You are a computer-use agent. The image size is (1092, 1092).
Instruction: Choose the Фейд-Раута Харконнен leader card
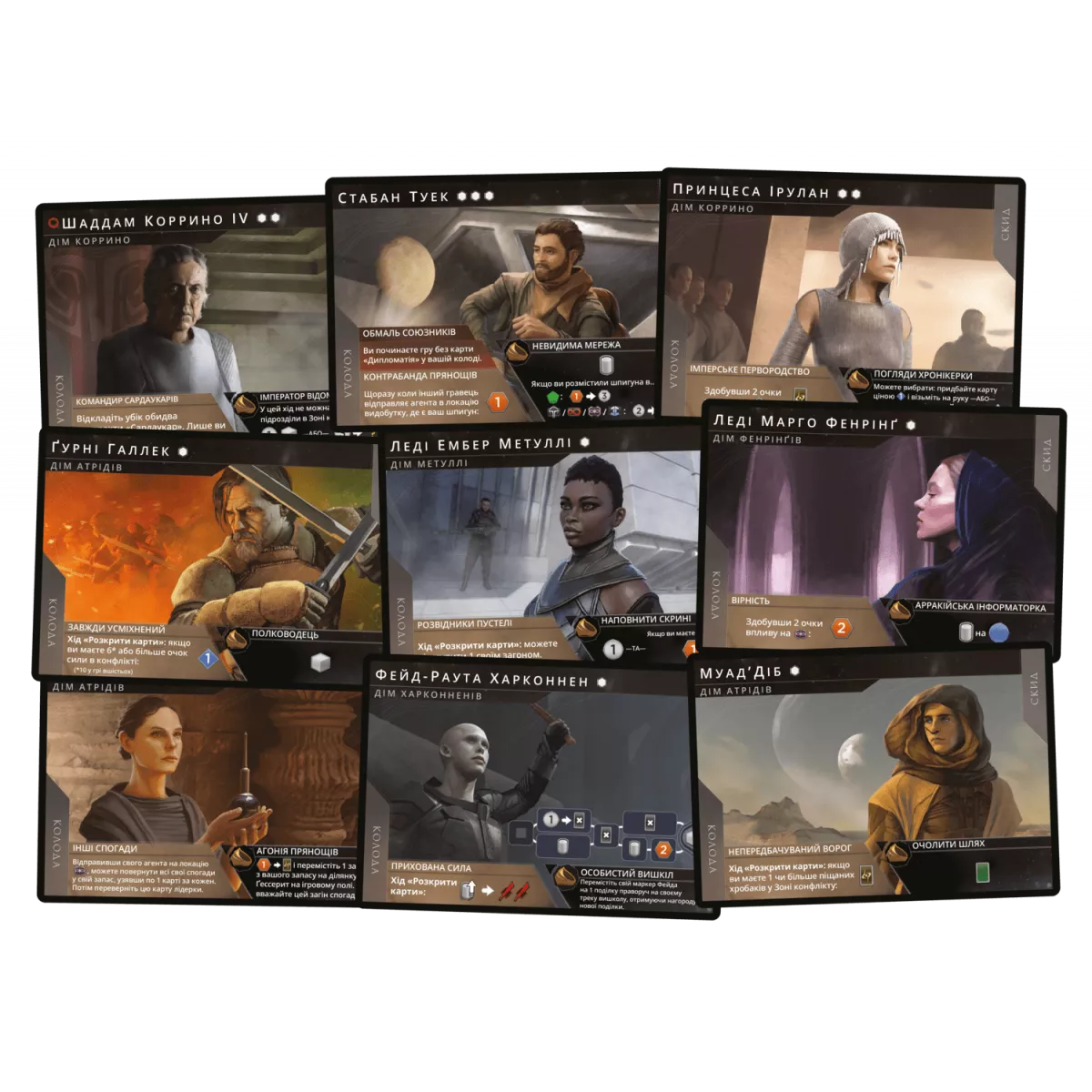528,783
